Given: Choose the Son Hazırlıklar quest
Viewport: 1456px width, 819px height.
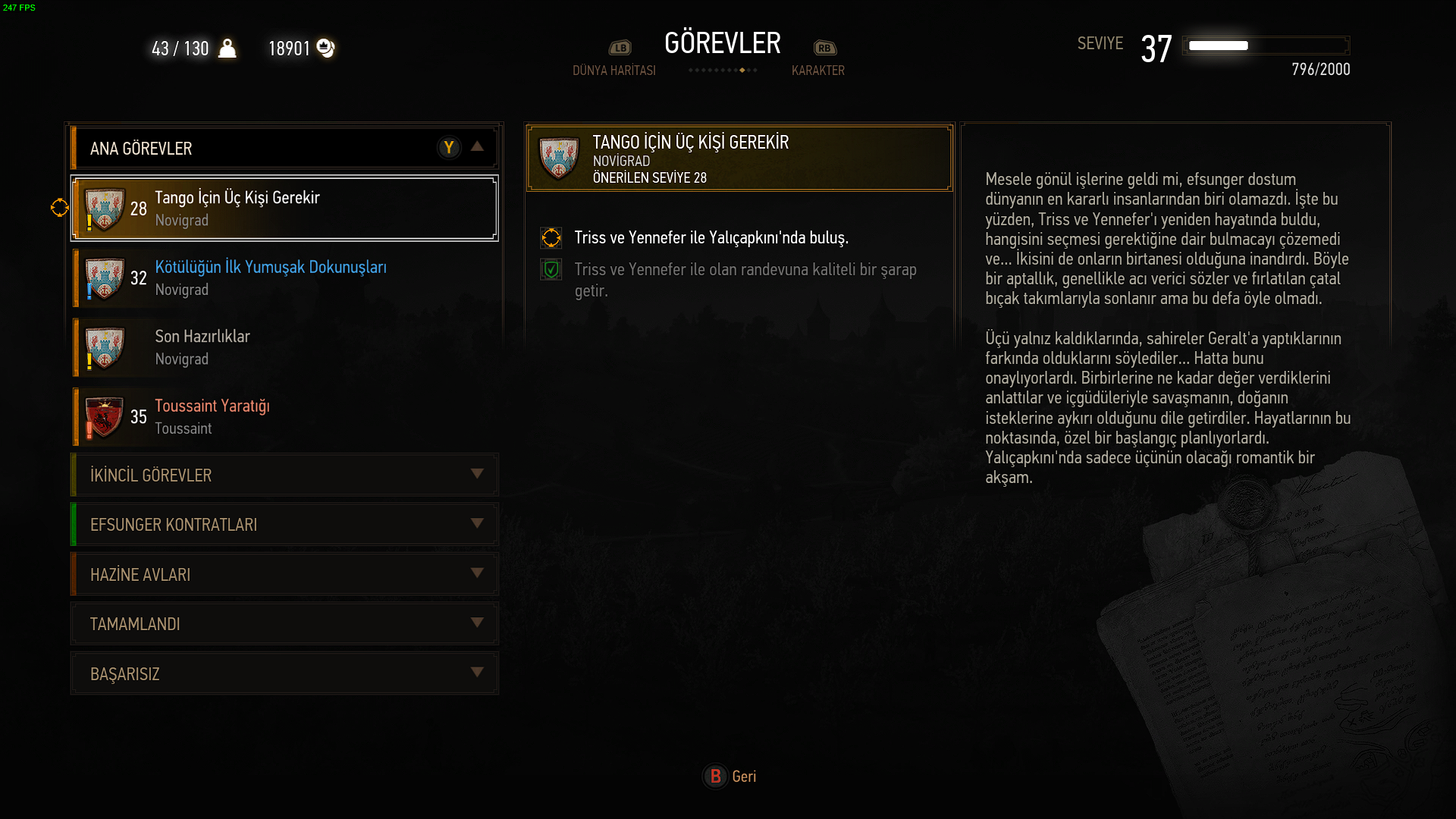Looking at the screenshot, I should (284, 347).
